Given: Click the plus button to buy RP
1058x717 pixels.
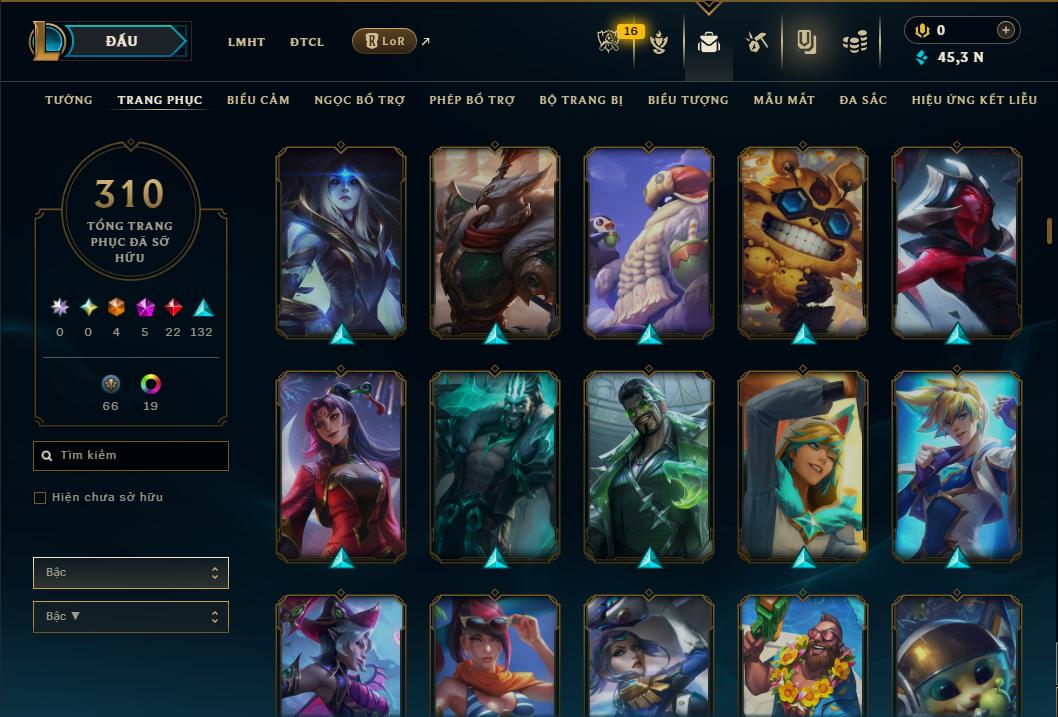Looking at the screenshot, I should (1006, 30).
